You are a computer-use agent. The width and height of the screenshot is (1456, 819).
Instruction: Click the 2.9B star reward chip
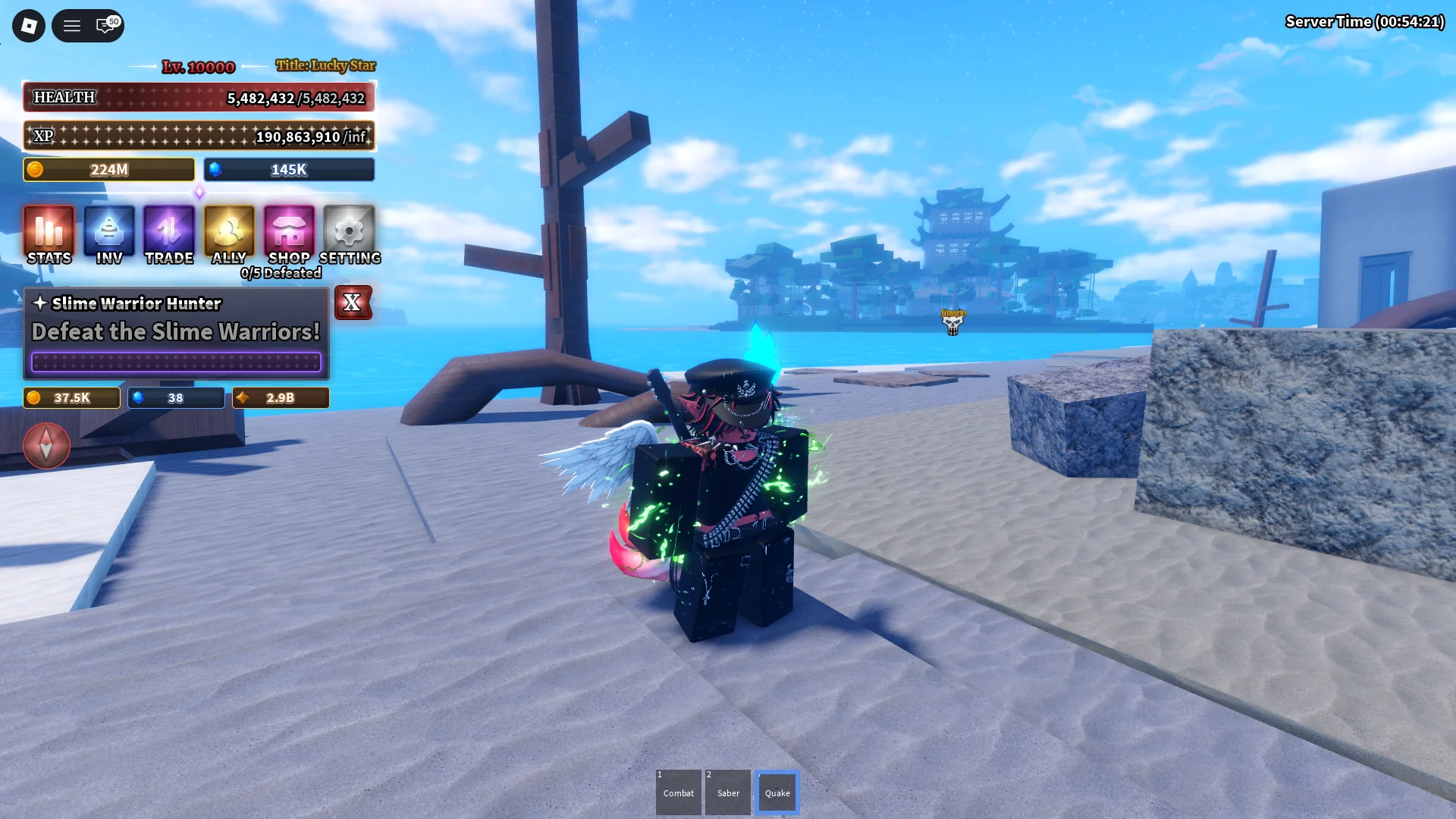[280, 397]
